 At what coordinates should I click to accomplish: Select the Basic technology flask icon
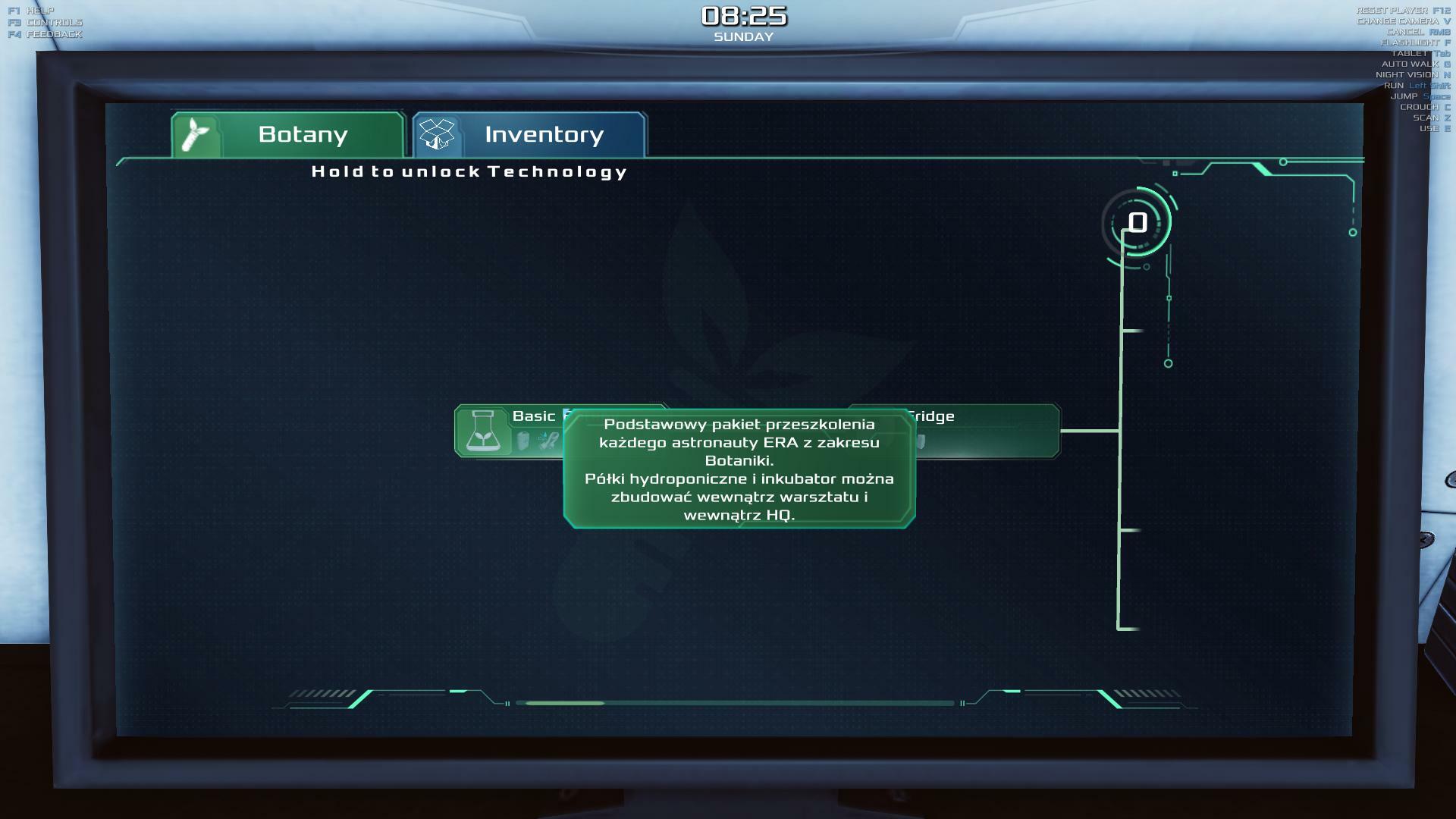pyautogui.click(x=482, y=431)
